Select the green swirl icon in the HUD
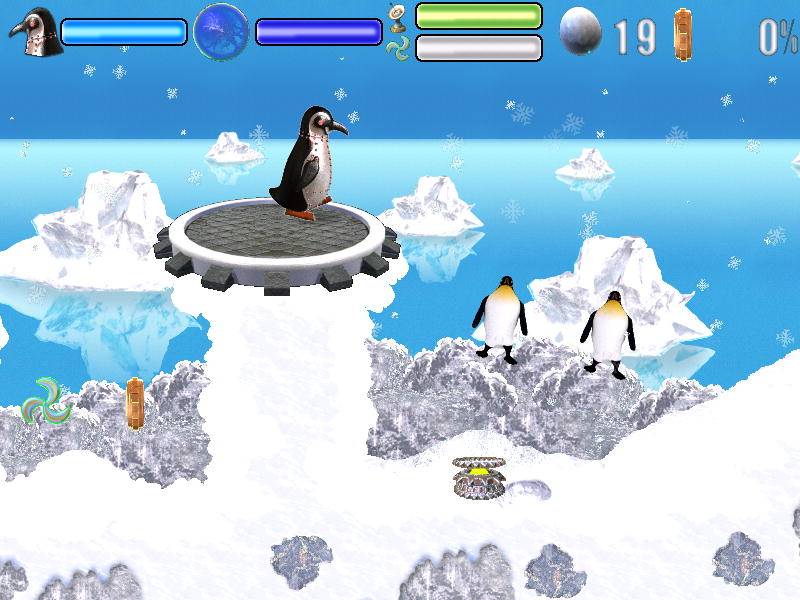 coord(396,47)
